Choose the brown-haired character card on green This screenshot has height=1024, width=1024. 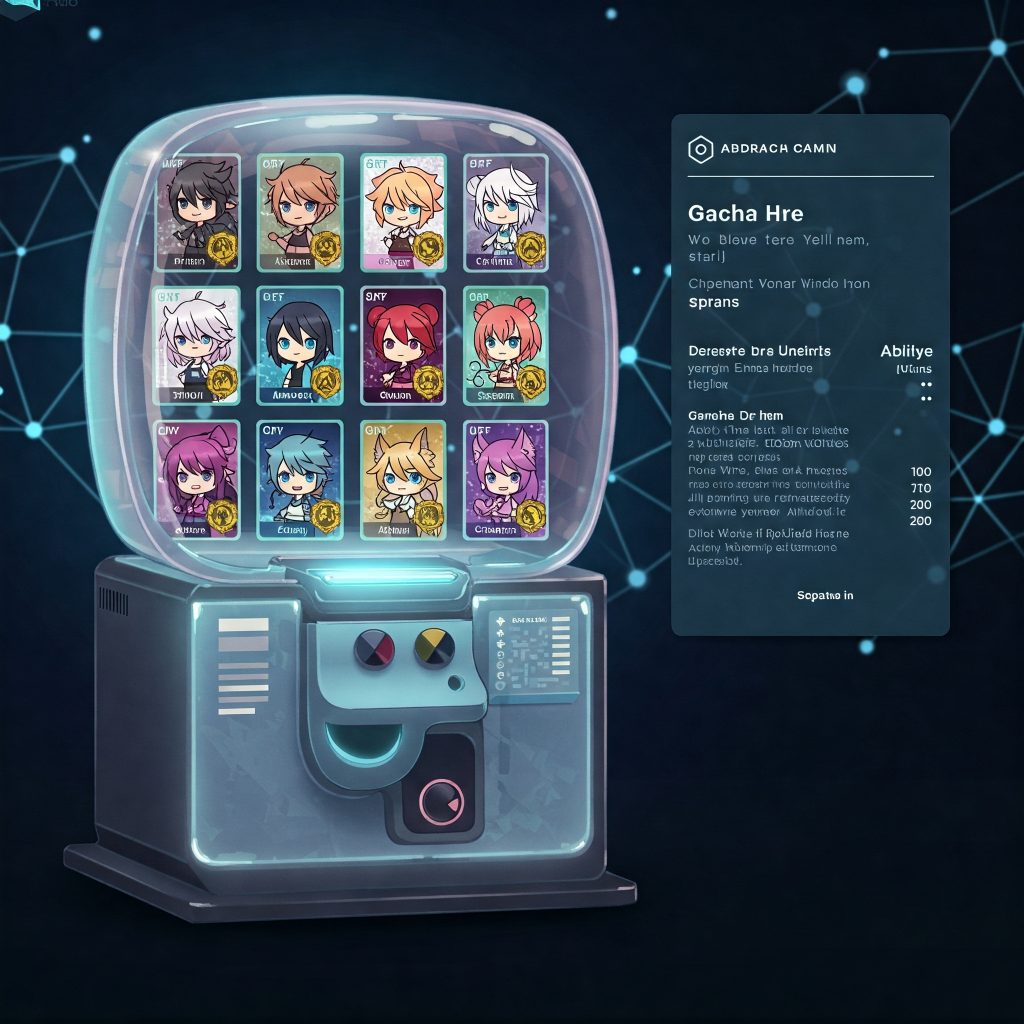300,212
